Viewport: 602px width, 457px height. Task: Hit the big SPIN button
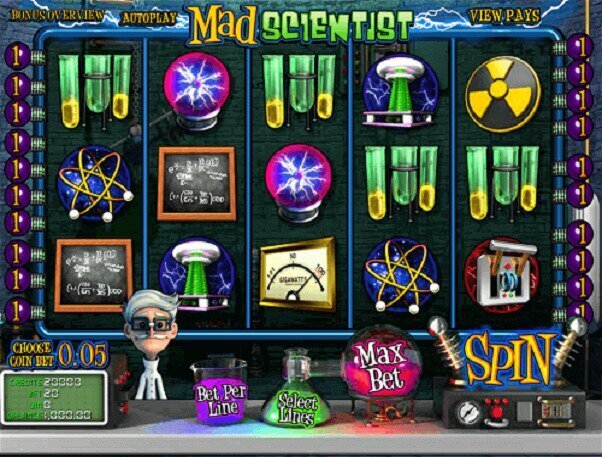[x=508, y=355]
